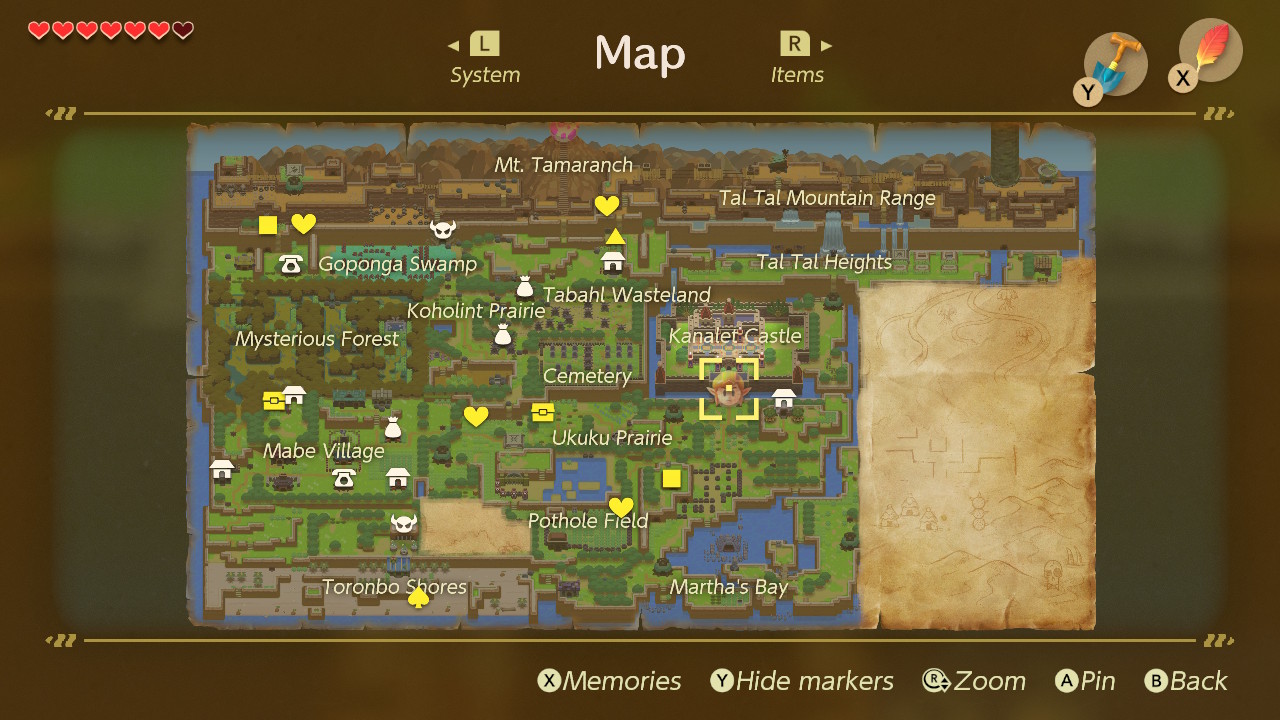The image size is (1280, 720).
Task: Click the fairy bag icon near Koholint Prairie
Action: click(503, 336)
